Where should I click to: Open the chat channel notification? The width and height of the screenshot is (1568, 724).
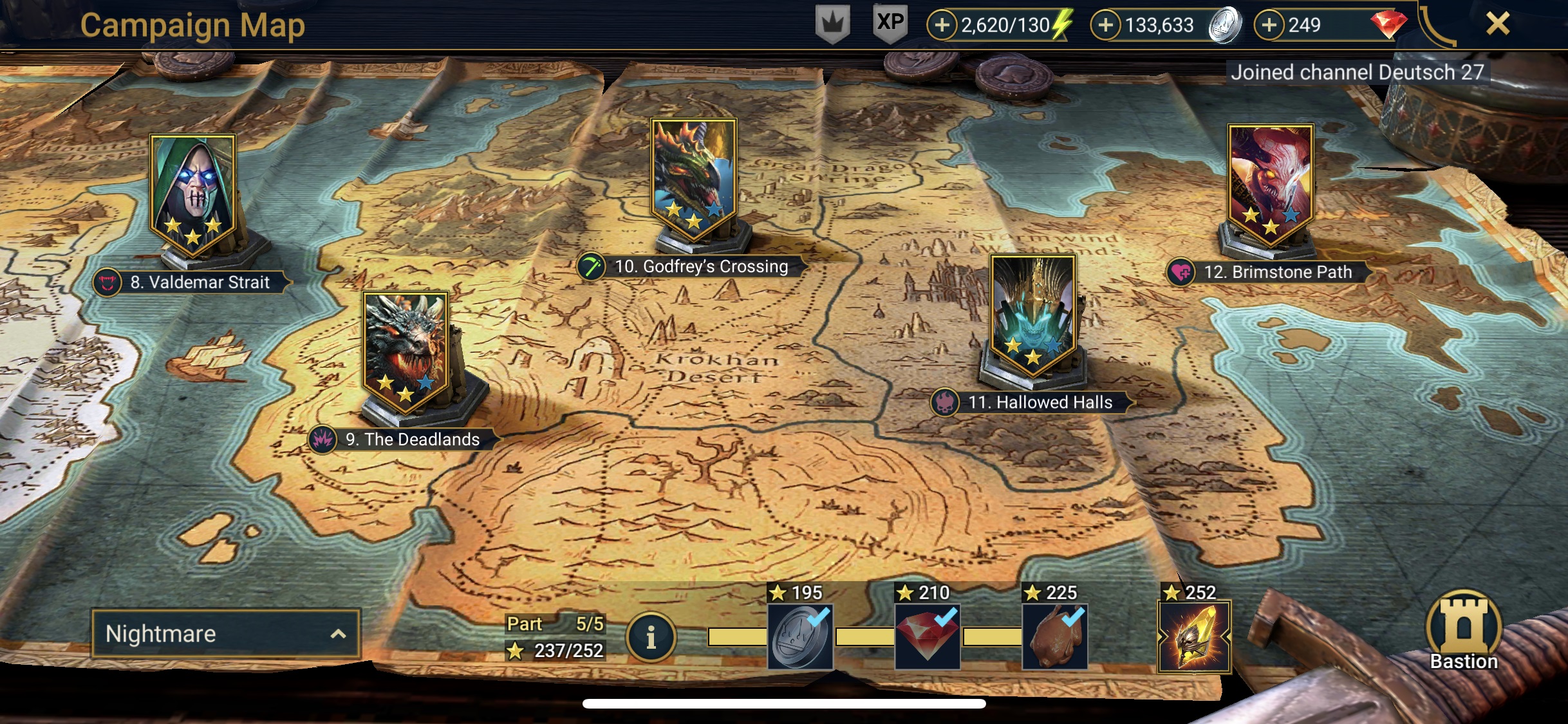1357,72
